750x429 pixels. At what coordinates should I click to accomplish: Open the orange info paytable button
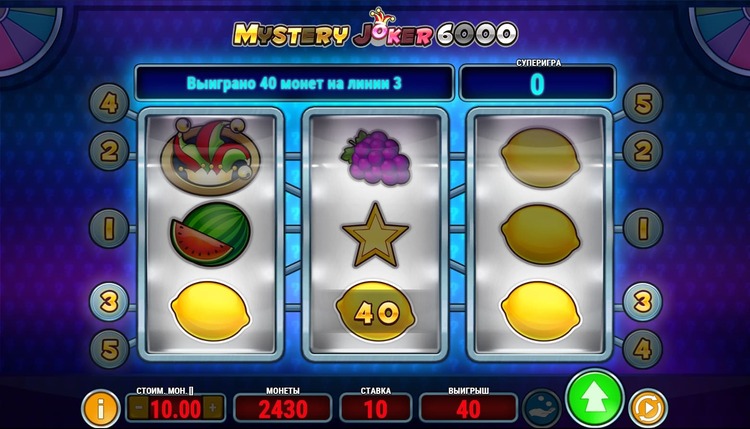tap(99, 408)
